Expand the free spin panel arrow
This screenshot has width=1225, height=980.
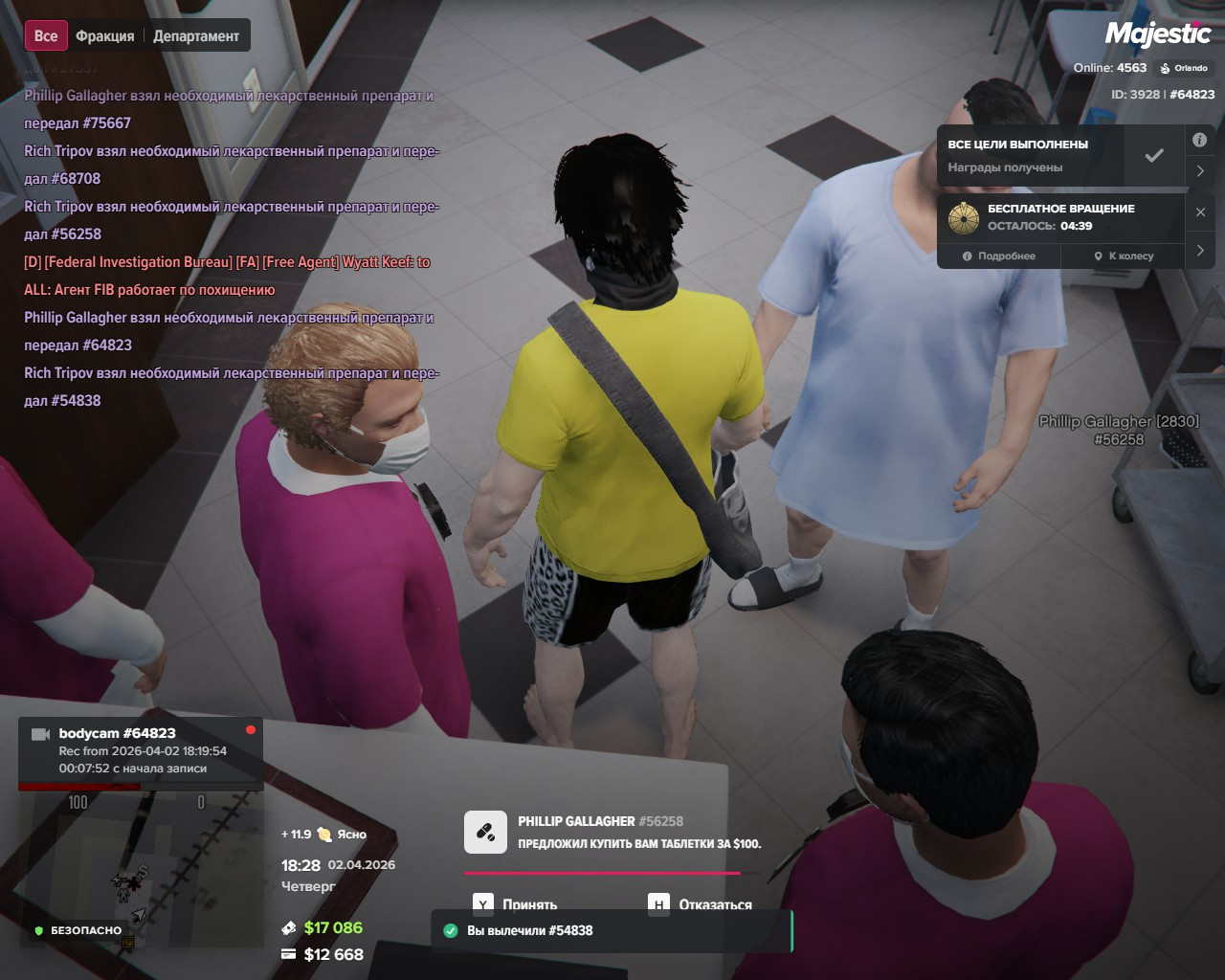[x=1200, y=251]
